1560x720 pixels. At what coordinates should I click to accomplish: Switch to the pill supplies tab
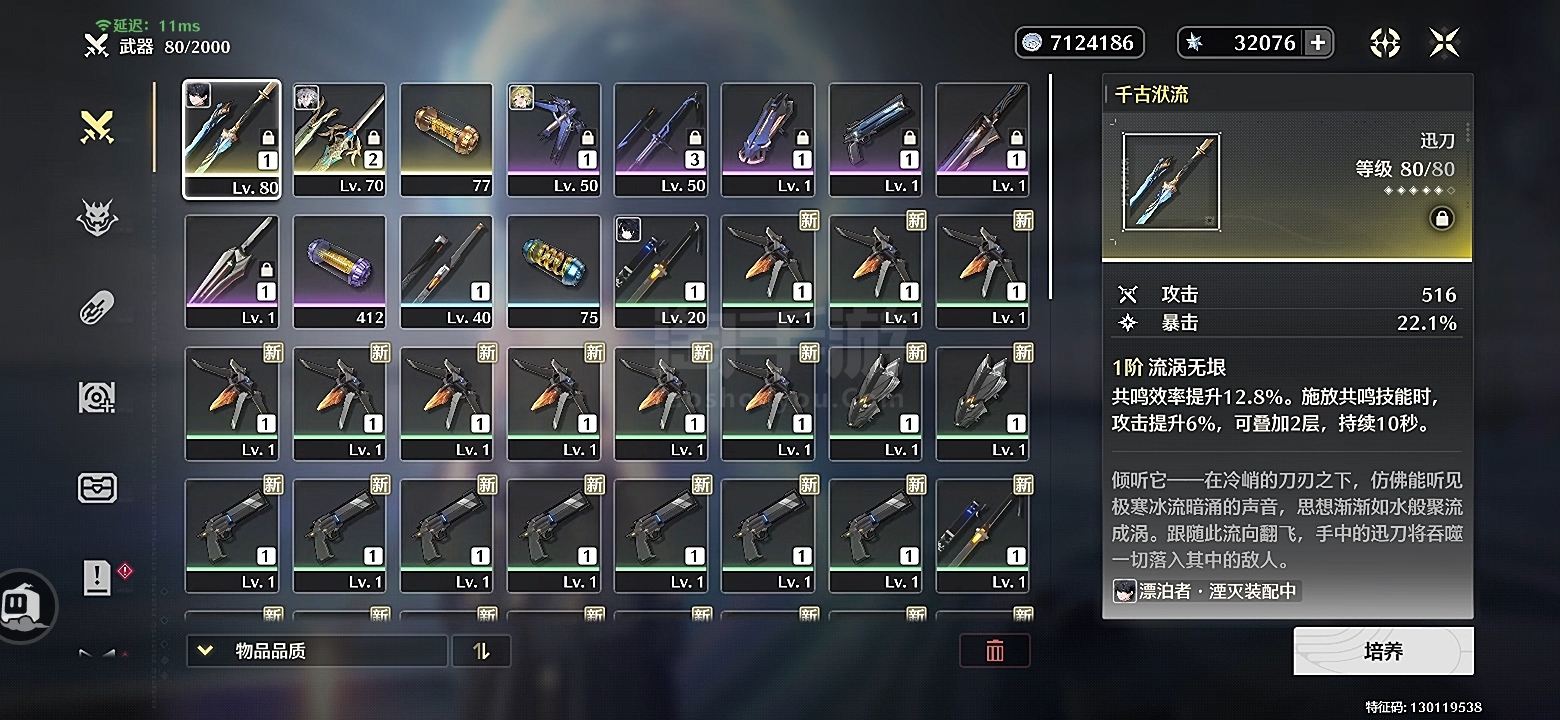pyautogui.click(x=97, y=307)
